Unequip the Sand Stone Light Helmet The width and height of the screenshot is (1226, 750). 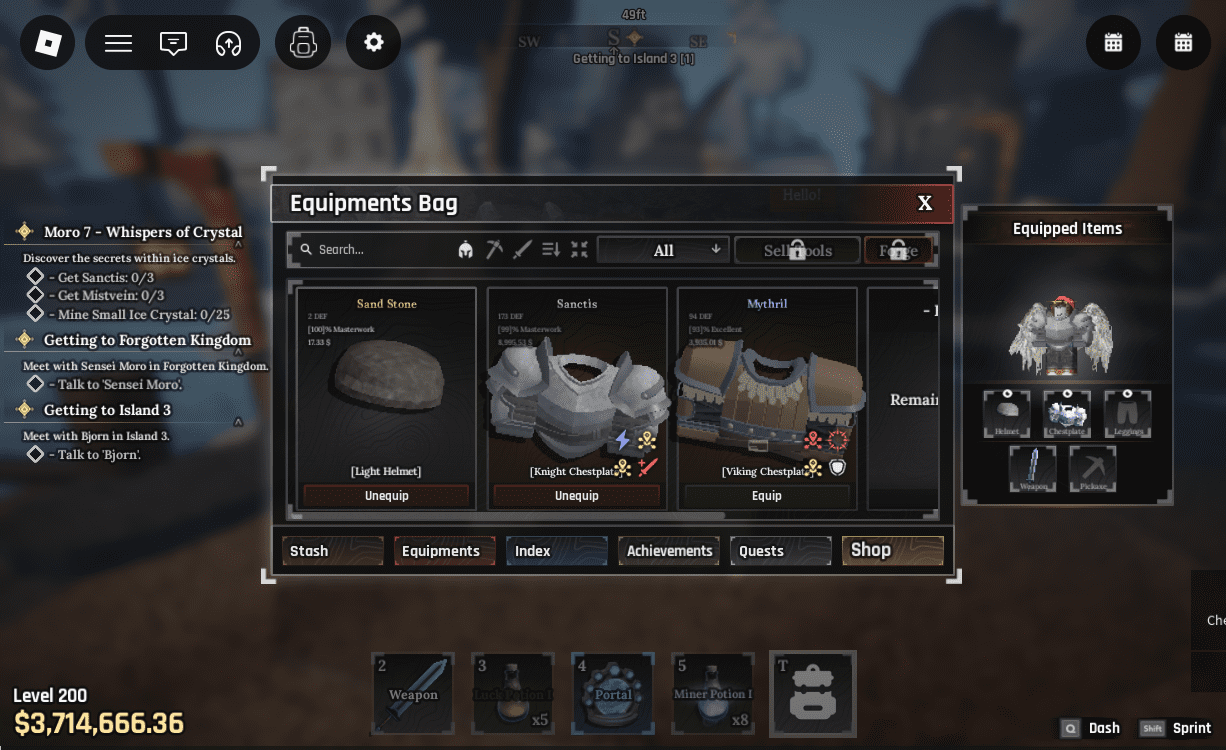coord(386,496)
